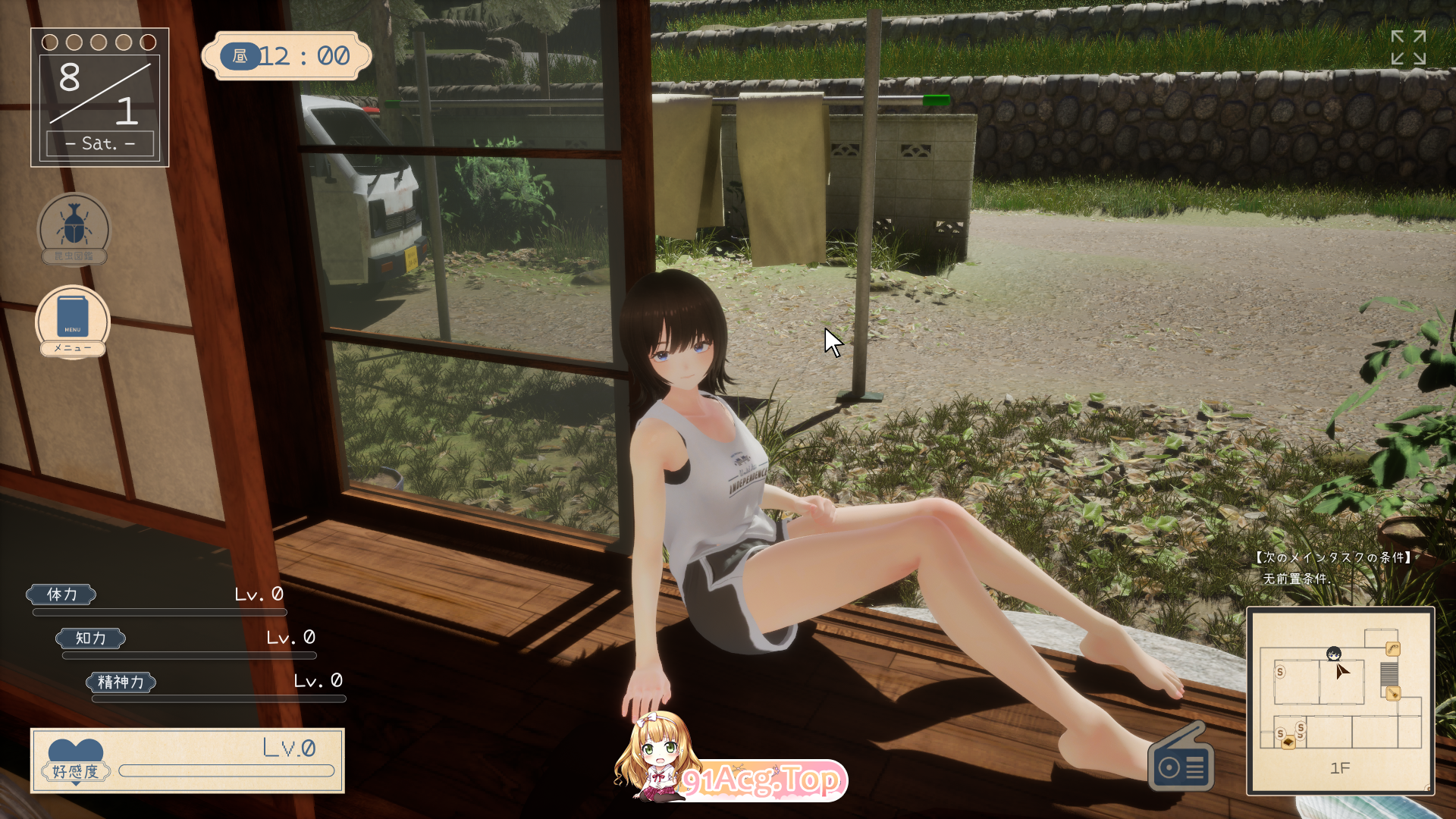Screen dimensions: 1456x819
Task: Toggle the 昼 day indicator badge
Action: [x=239, y=56]
